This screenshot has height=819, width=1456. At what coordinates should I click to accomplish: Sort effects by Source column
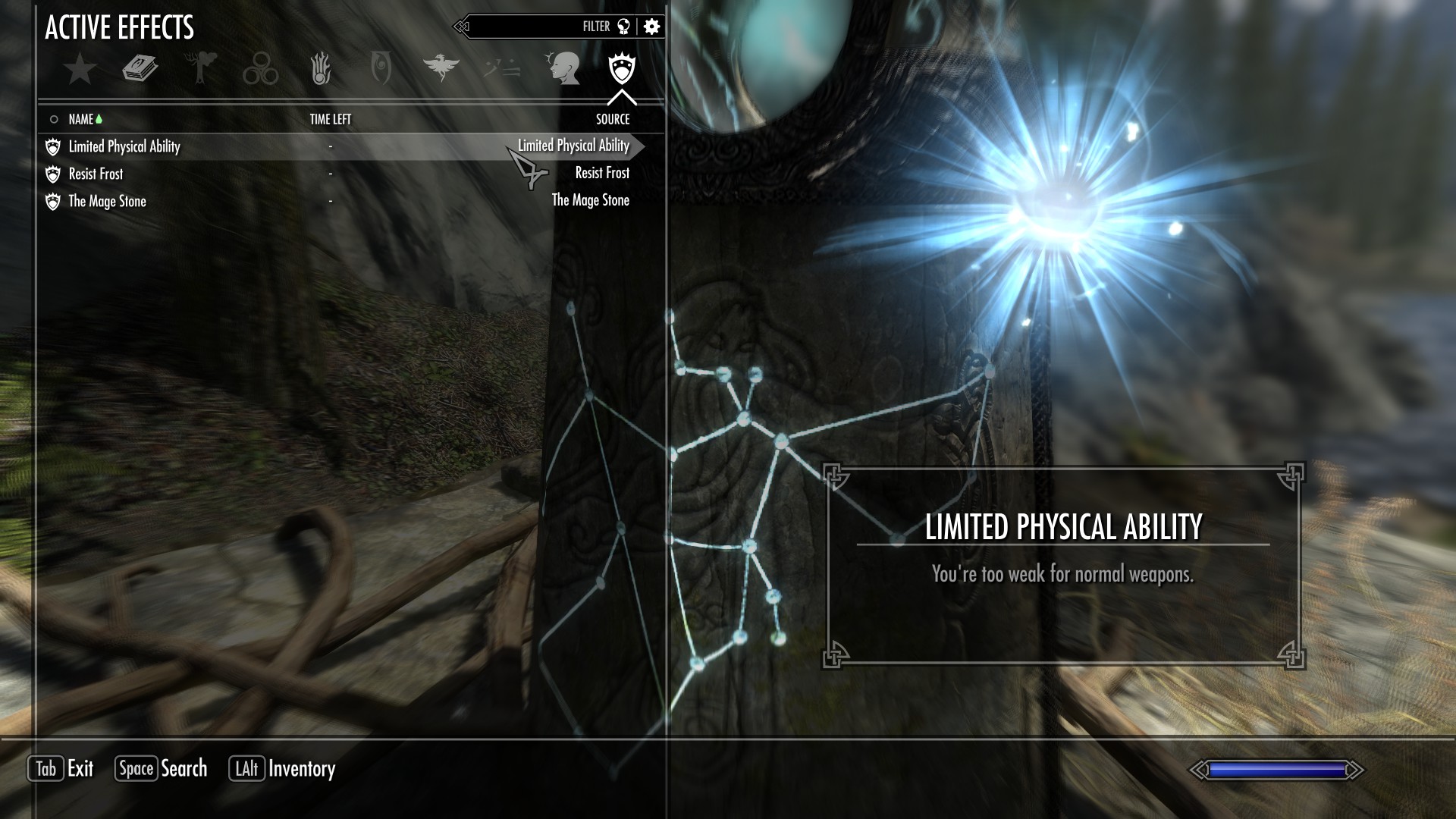613,119
